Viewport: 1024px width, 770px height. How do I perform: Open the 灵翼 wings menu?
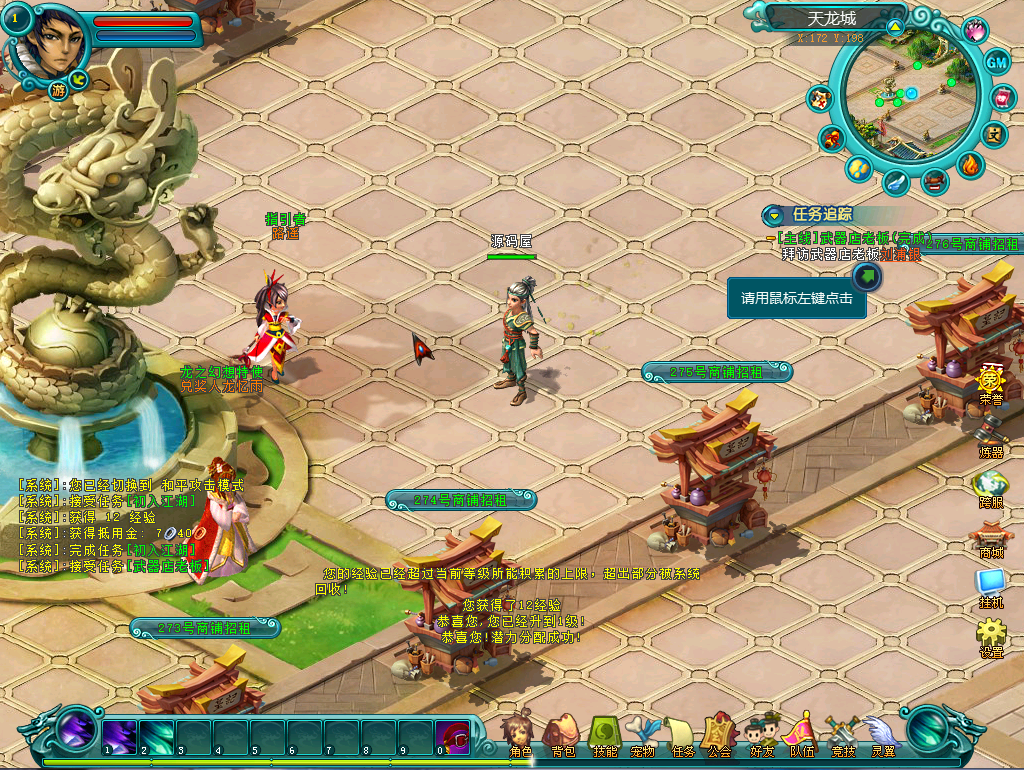pyautogui.click(x=882, y=735)
